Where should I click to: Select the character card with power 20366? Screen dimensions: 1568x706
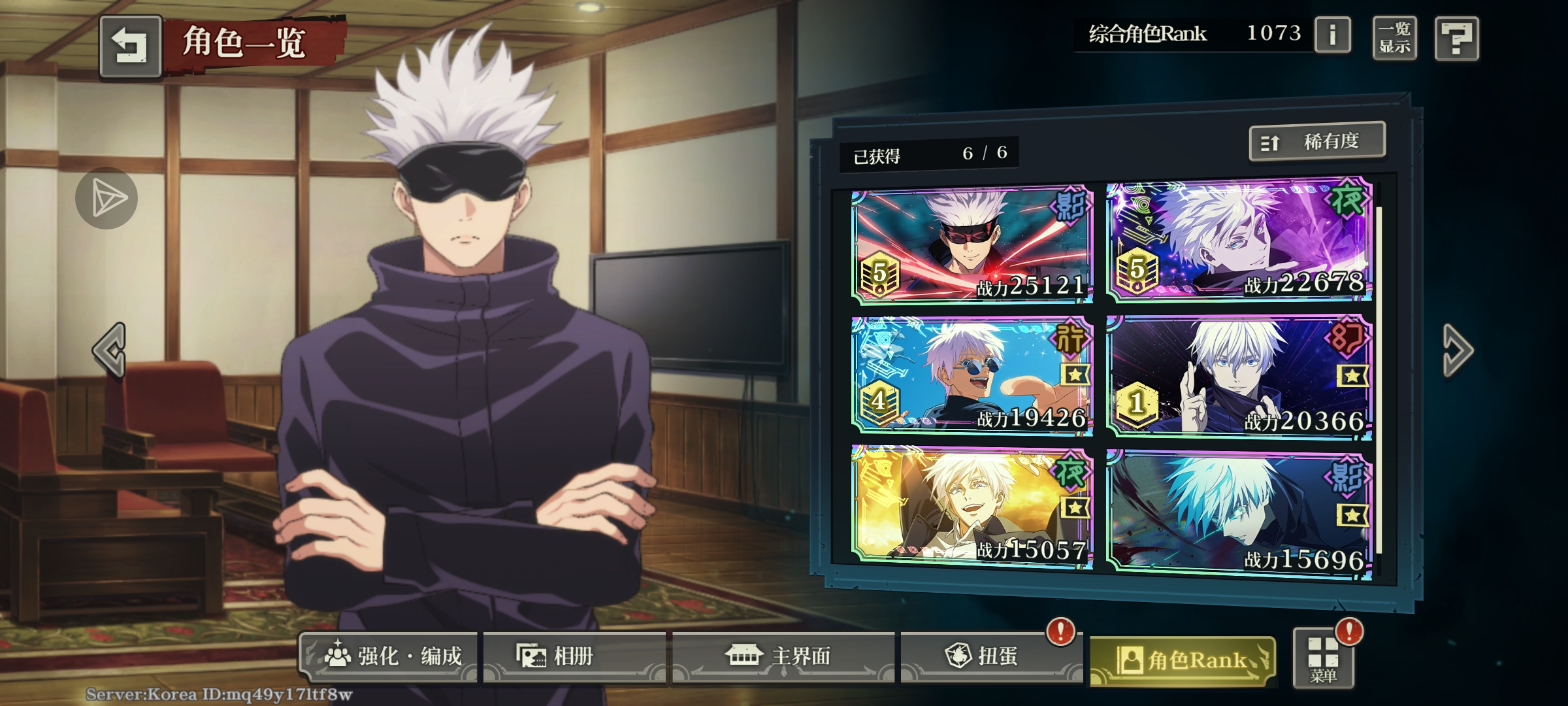[1239, 377]
